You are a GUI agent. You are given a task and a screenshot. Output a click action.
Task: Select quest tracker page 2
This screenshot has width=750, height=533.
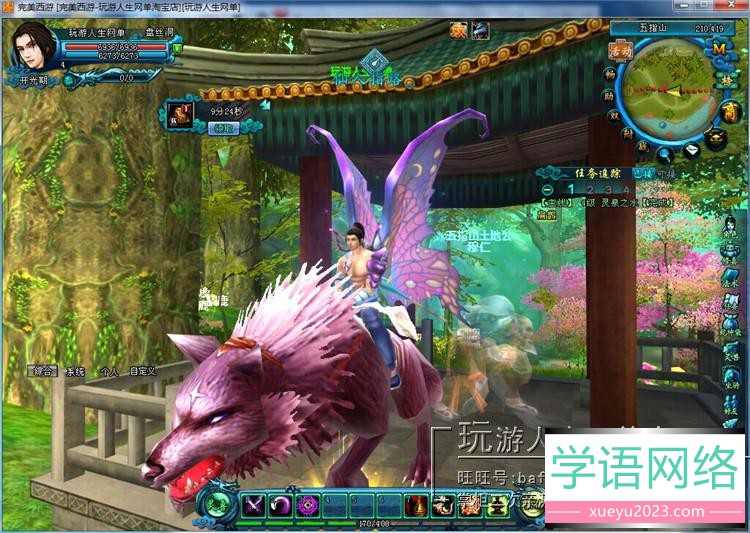coord(589,188)
